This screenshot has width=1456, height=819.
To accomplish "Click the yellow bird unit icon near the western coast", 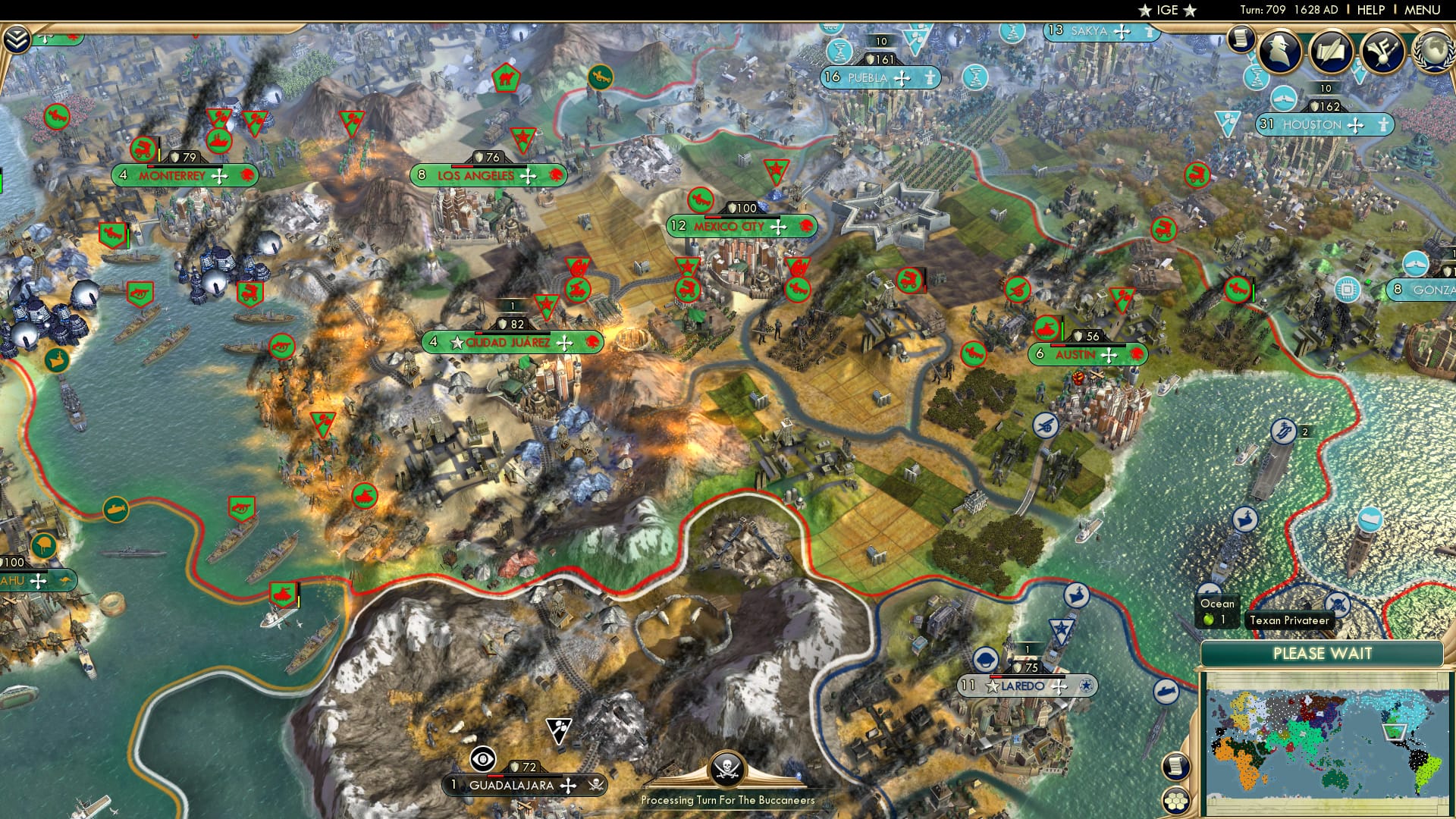I will coord(55,362).
